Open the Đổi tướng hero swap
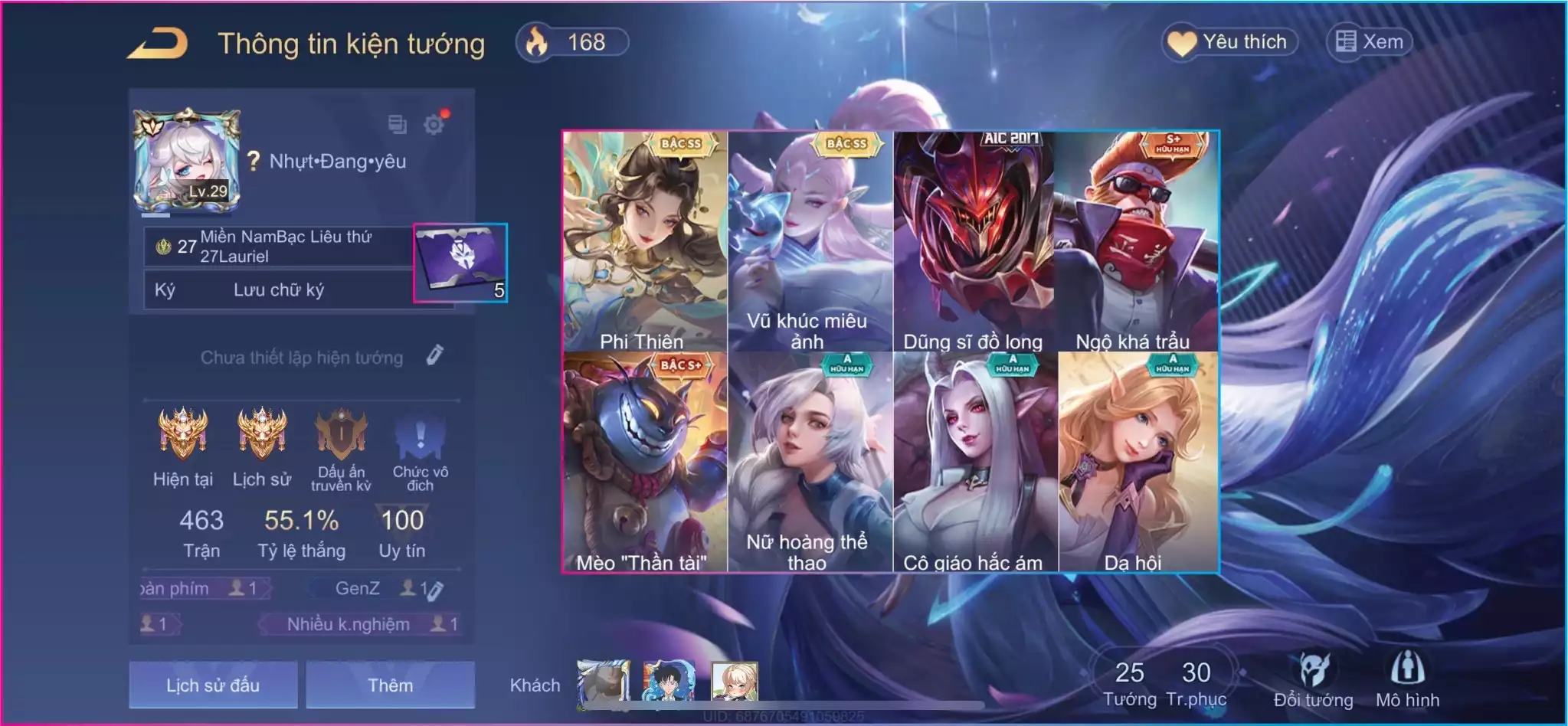The height and width of the screenshot is (726, 1568). click(1313, 679)
